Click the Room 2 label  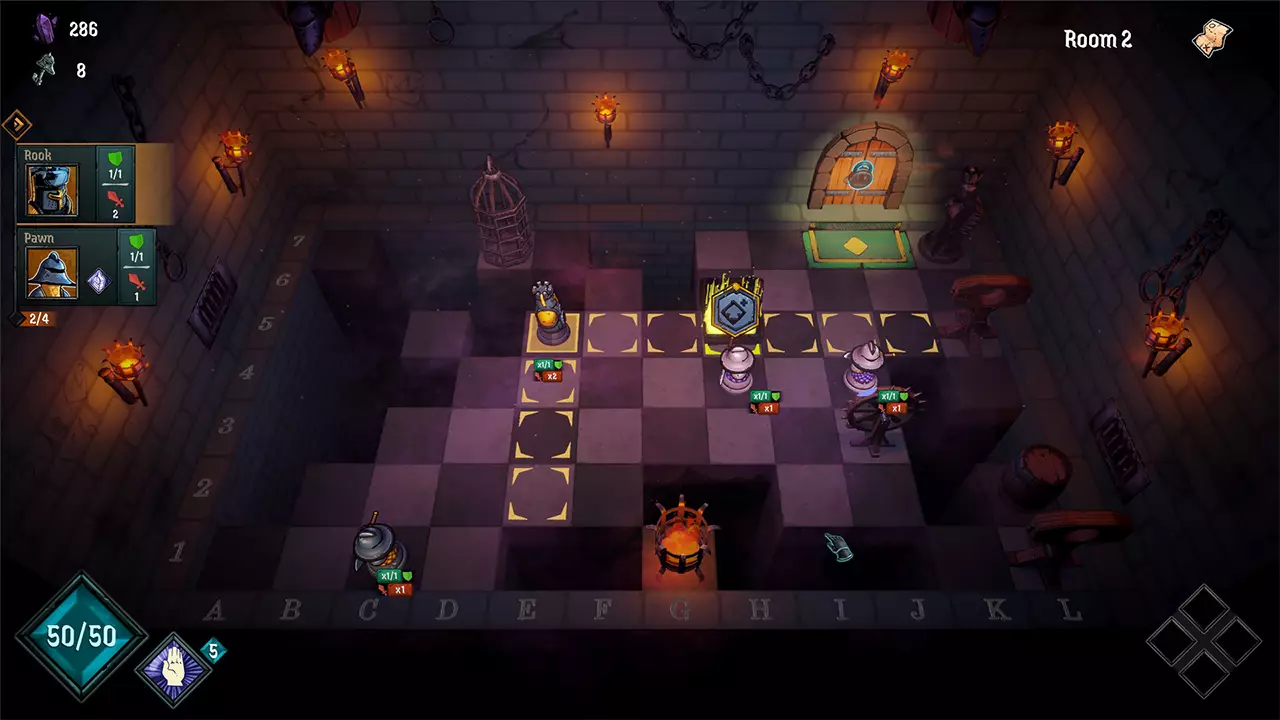pos(1100,40)
